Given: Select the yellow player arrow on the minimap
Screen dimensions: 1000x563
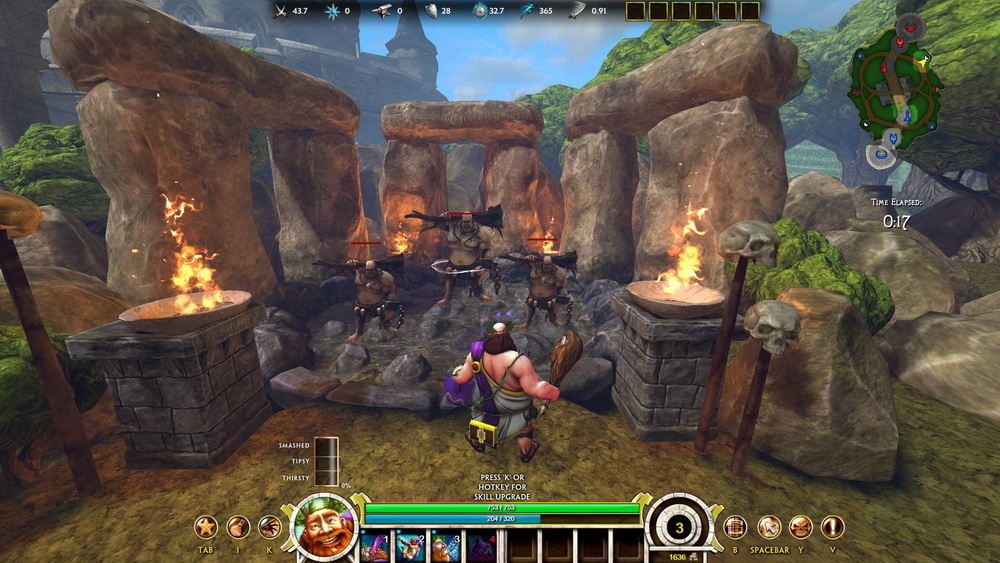Looking at the screenshot, I should pos(922,62).
